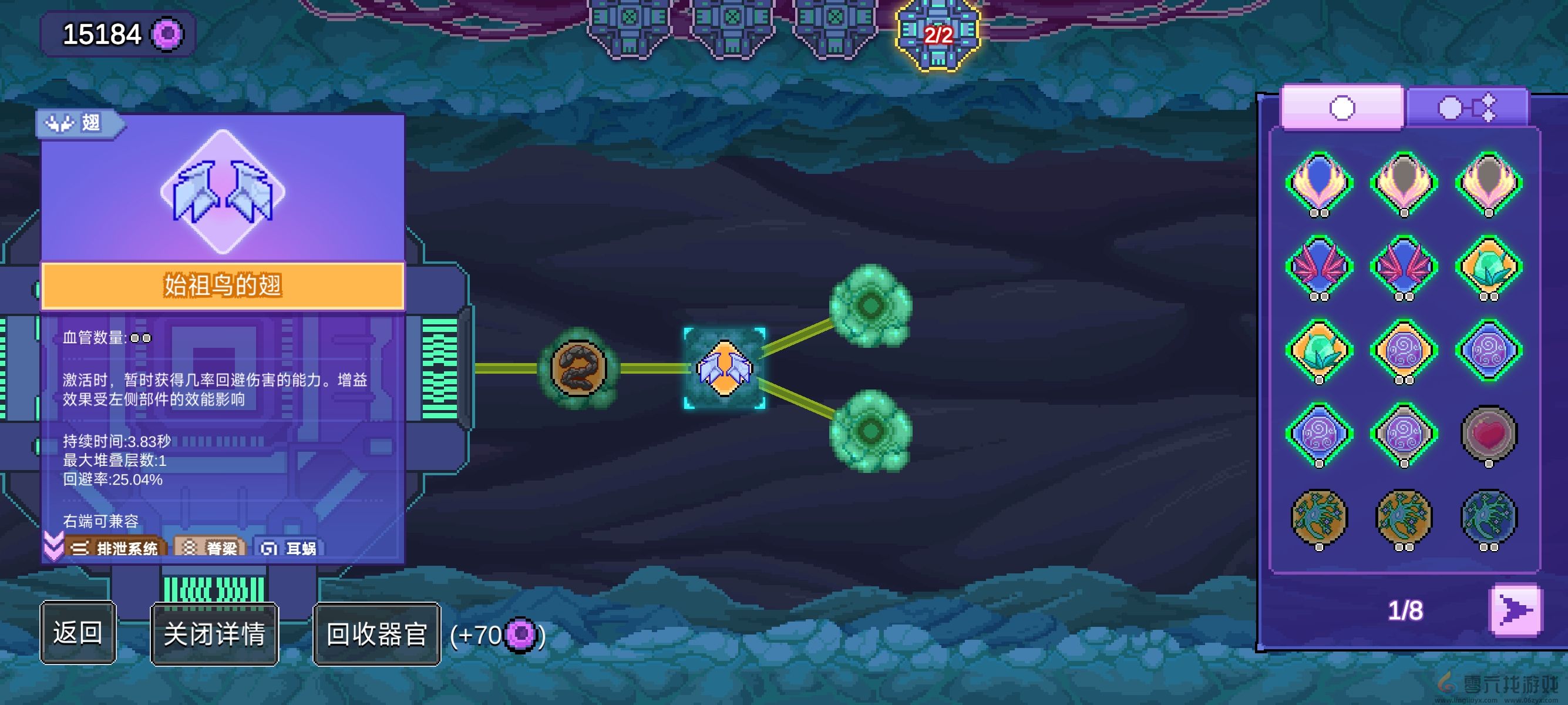Click the 返回 back button
The image size is (1568, 705).
tap(78, 633)
